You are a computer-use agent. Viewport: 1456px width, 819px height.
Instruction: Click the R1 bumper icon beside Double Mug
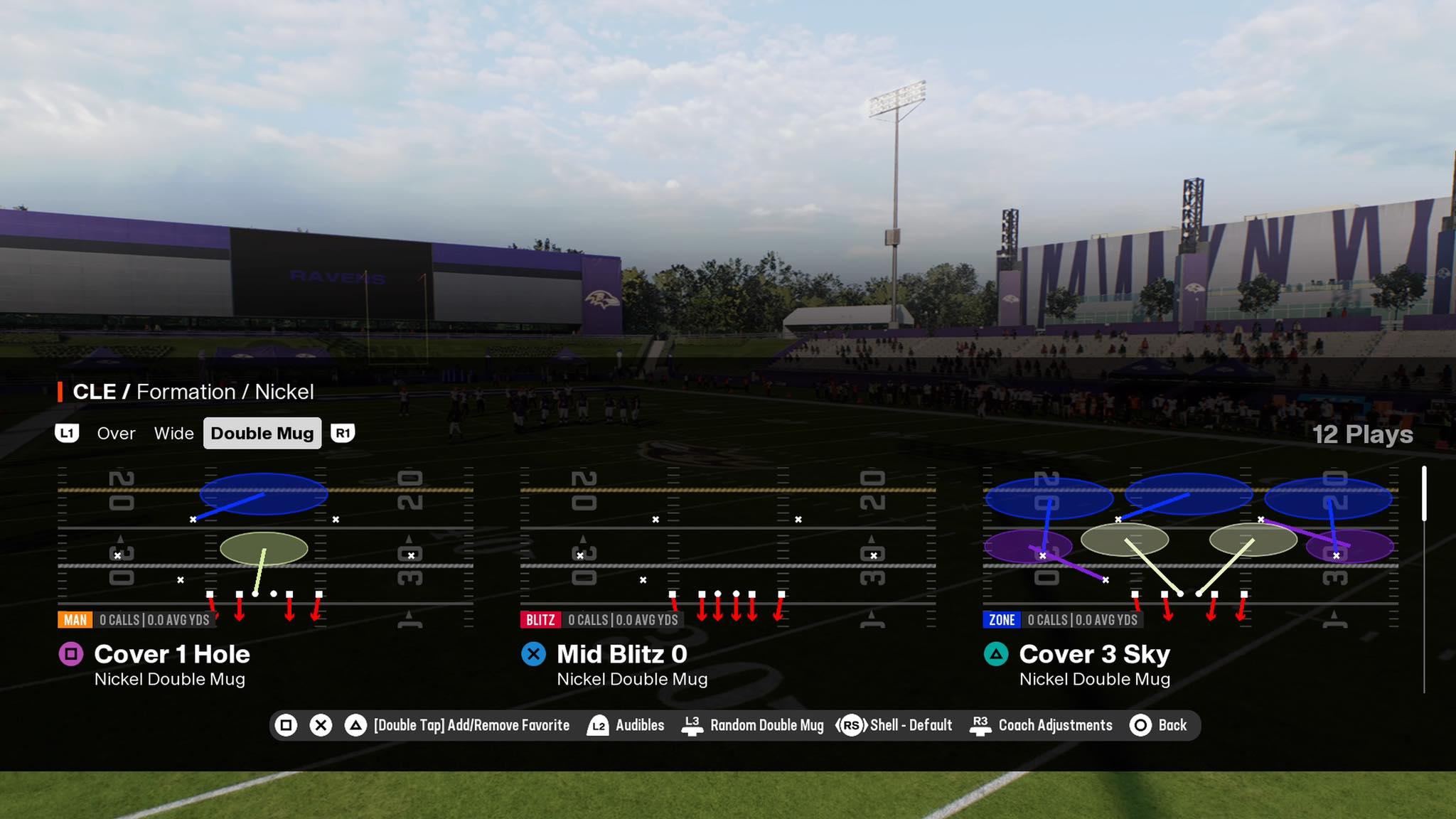[x=344, y=433]
